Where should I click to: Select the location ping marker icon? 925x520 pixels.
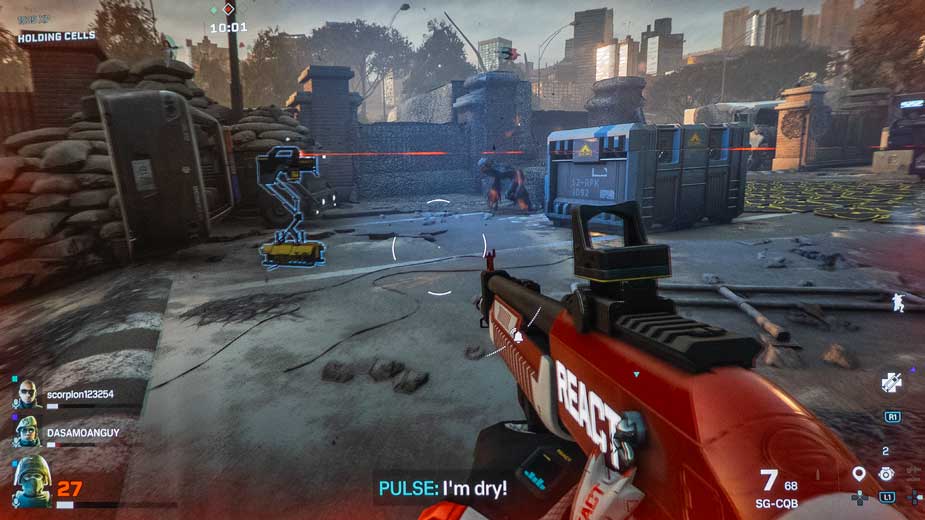pyautogui.click(x=858, y=474)
